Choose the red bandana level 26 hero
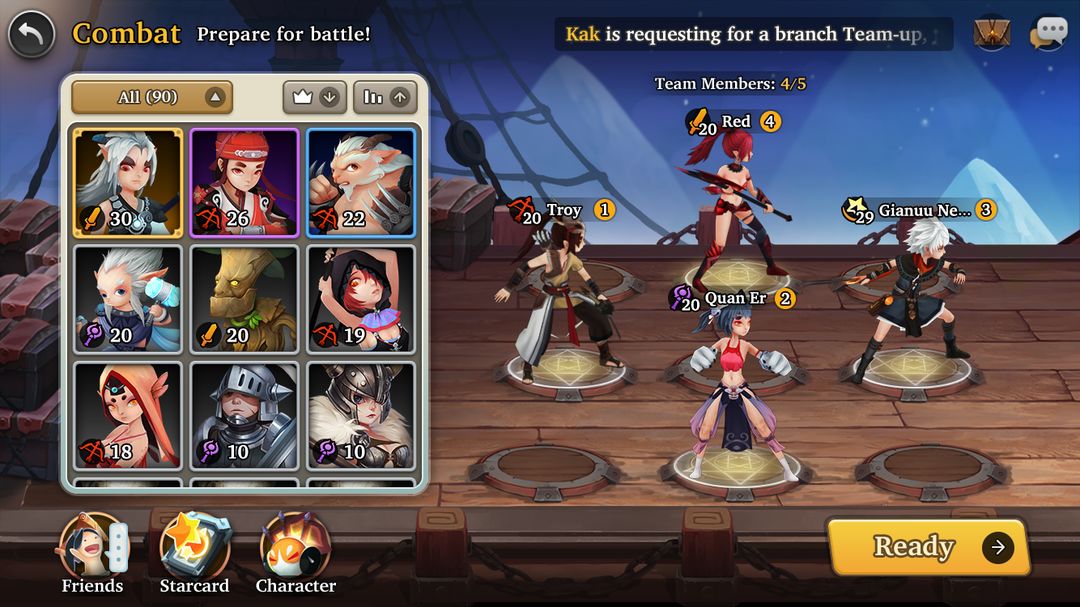This screenshot has width=1080, height=607. coord(244,182)
